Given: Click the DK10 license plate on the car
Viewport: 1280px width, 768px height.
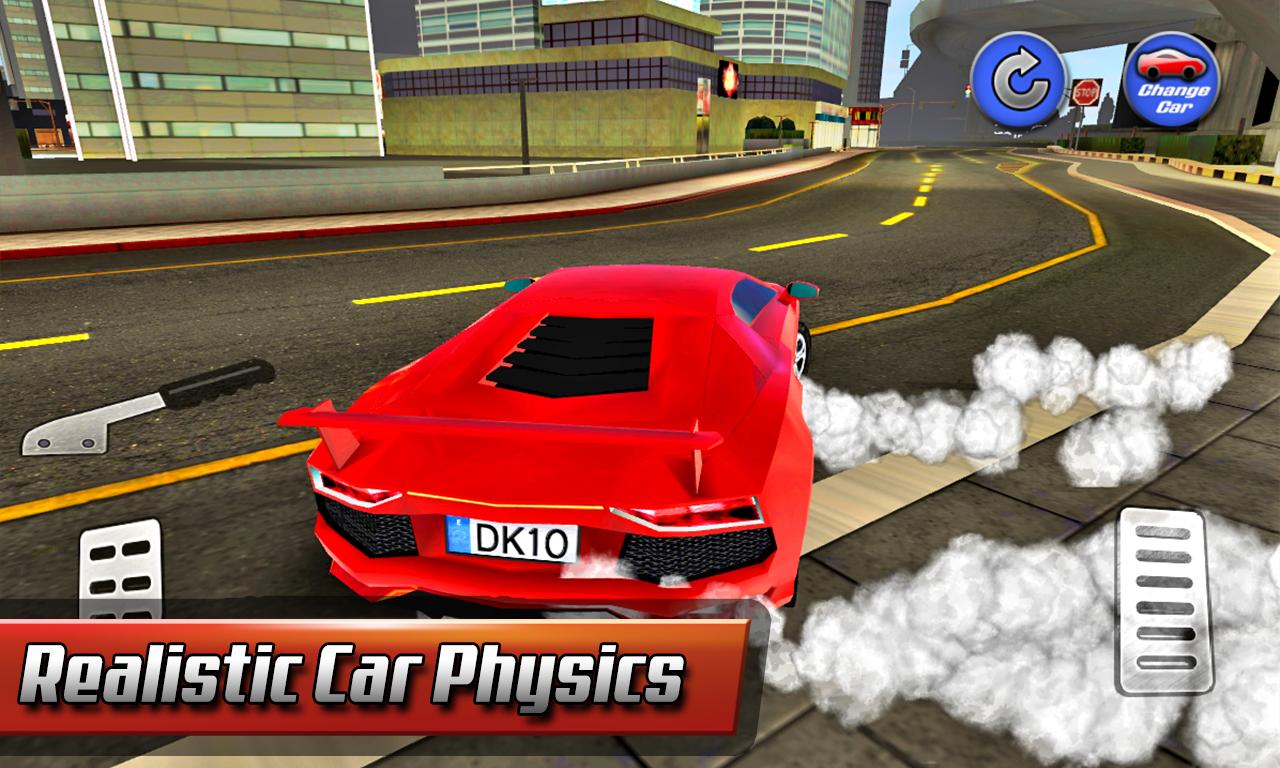Looking at the screenshot, I should point(513,540).
